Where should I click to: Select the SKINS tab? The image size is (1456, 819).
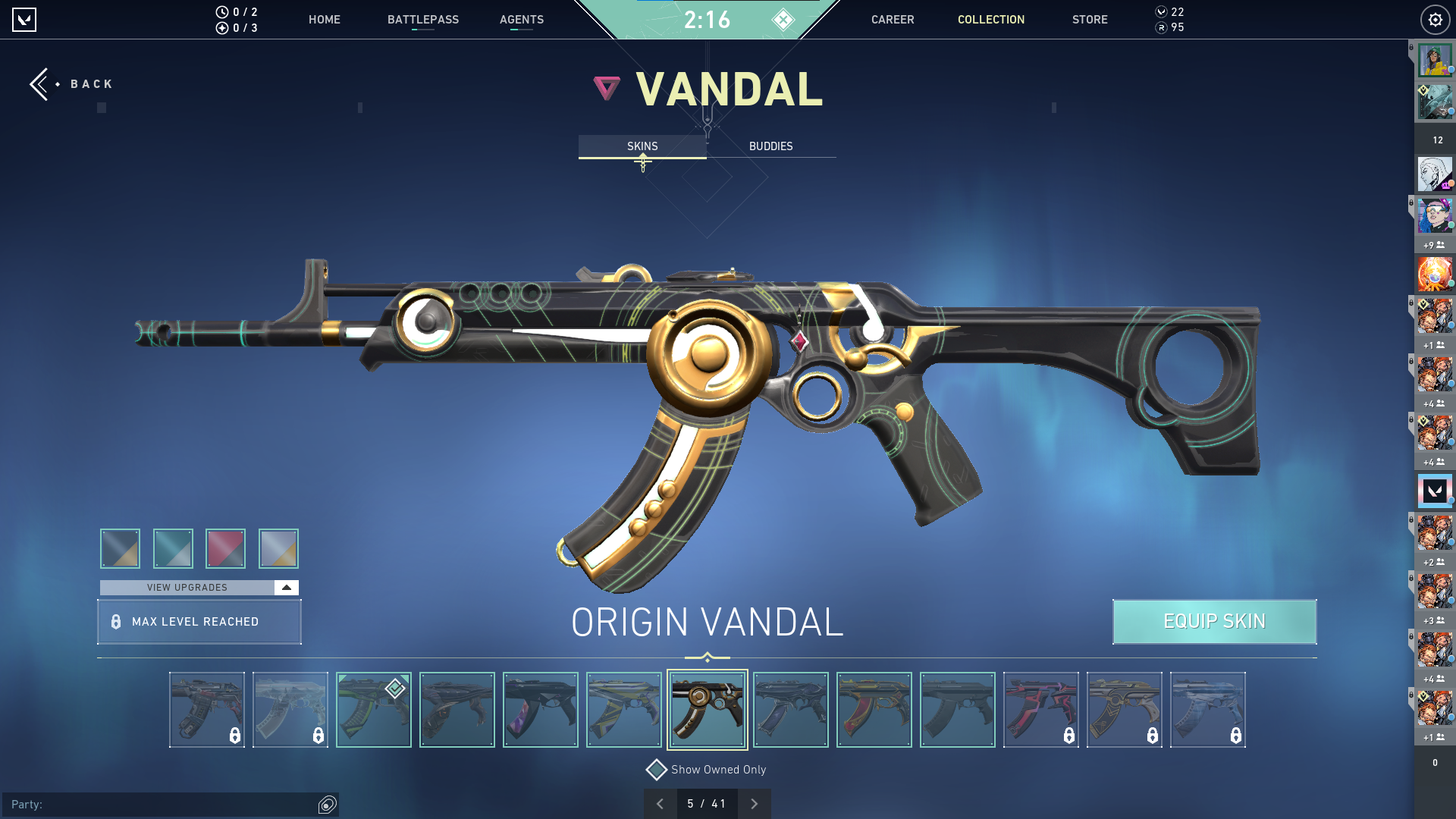642,146
